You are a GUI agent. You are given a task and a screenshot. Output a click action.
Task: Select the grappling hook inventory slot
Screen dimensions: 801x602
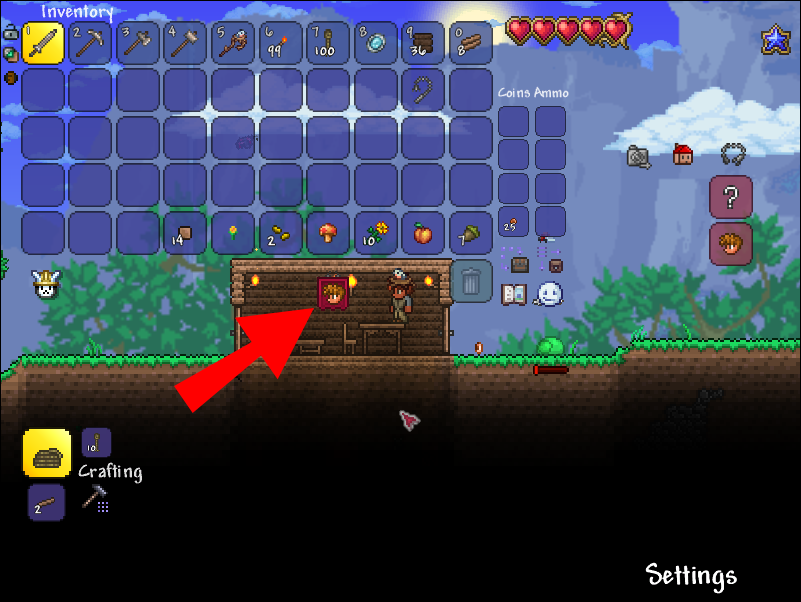click(x=424, y=90)
